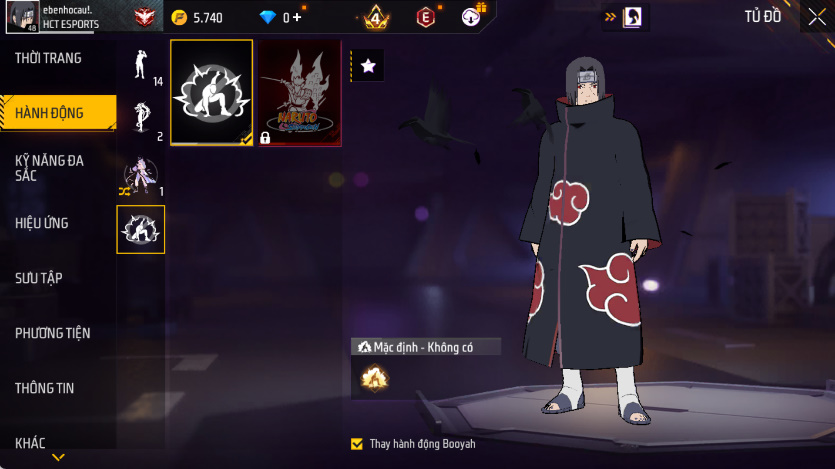Click the Mặc định default action icon
Image resolution: width=835 pixels, height=469 pixels.
click(374, 377)
